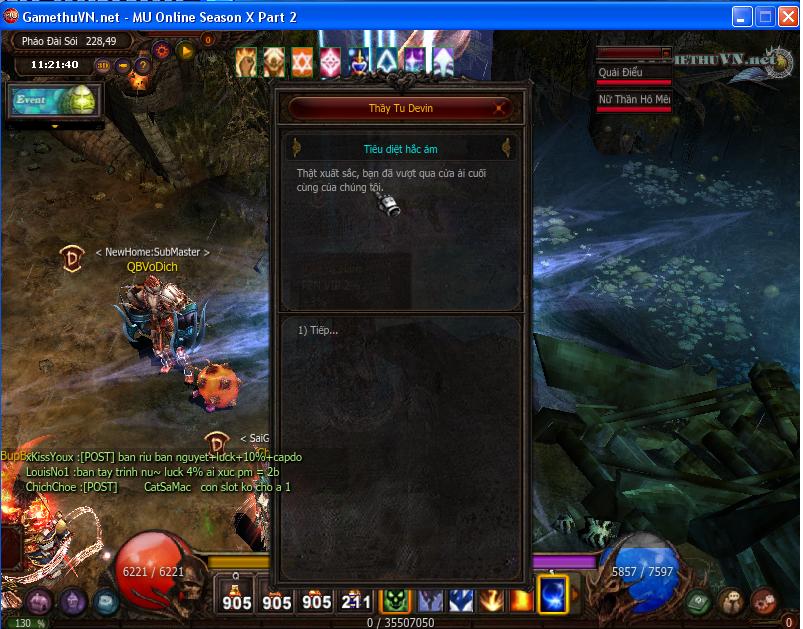
Task: Choose the "1) Tiếp..." dialogue option
Action: (319, 331)
